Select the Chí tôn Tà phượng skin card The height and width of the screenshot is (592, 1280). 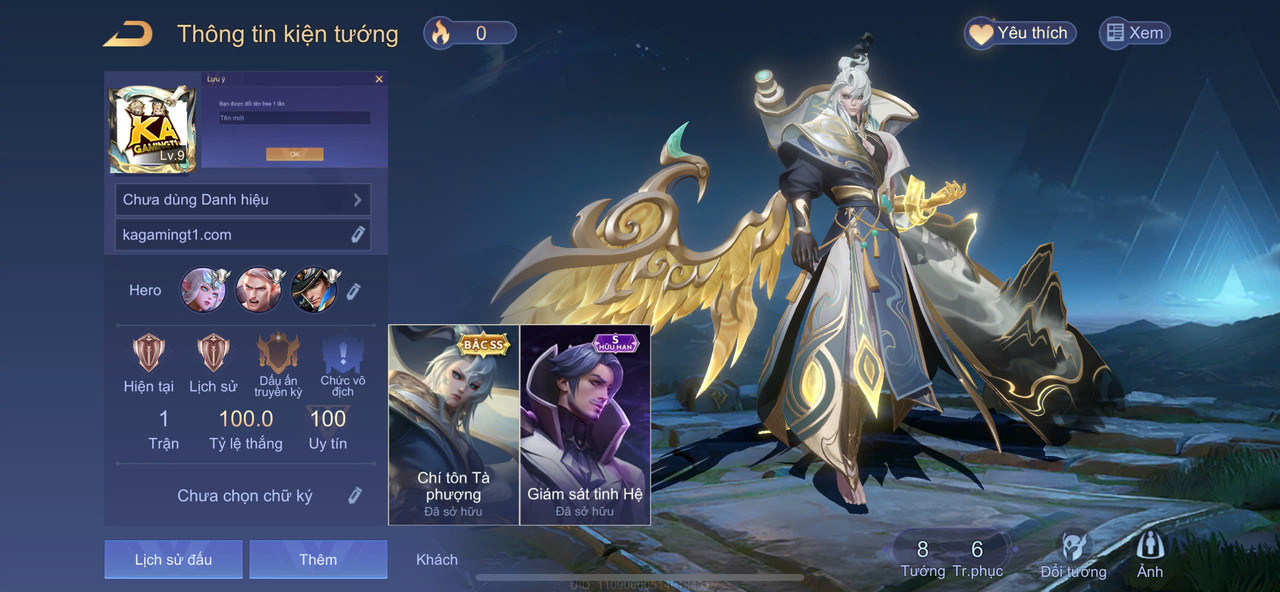tap(454, 425)
